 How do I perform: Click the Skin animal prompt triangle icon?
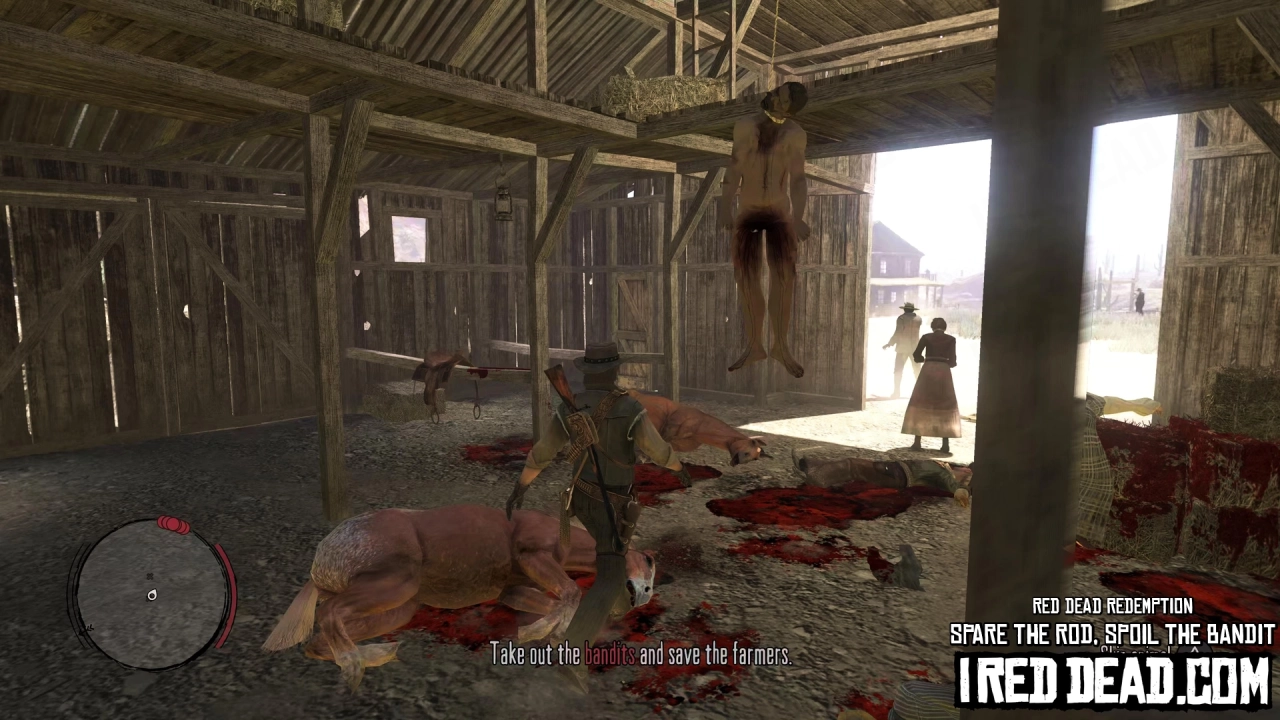click(1193, 650)
